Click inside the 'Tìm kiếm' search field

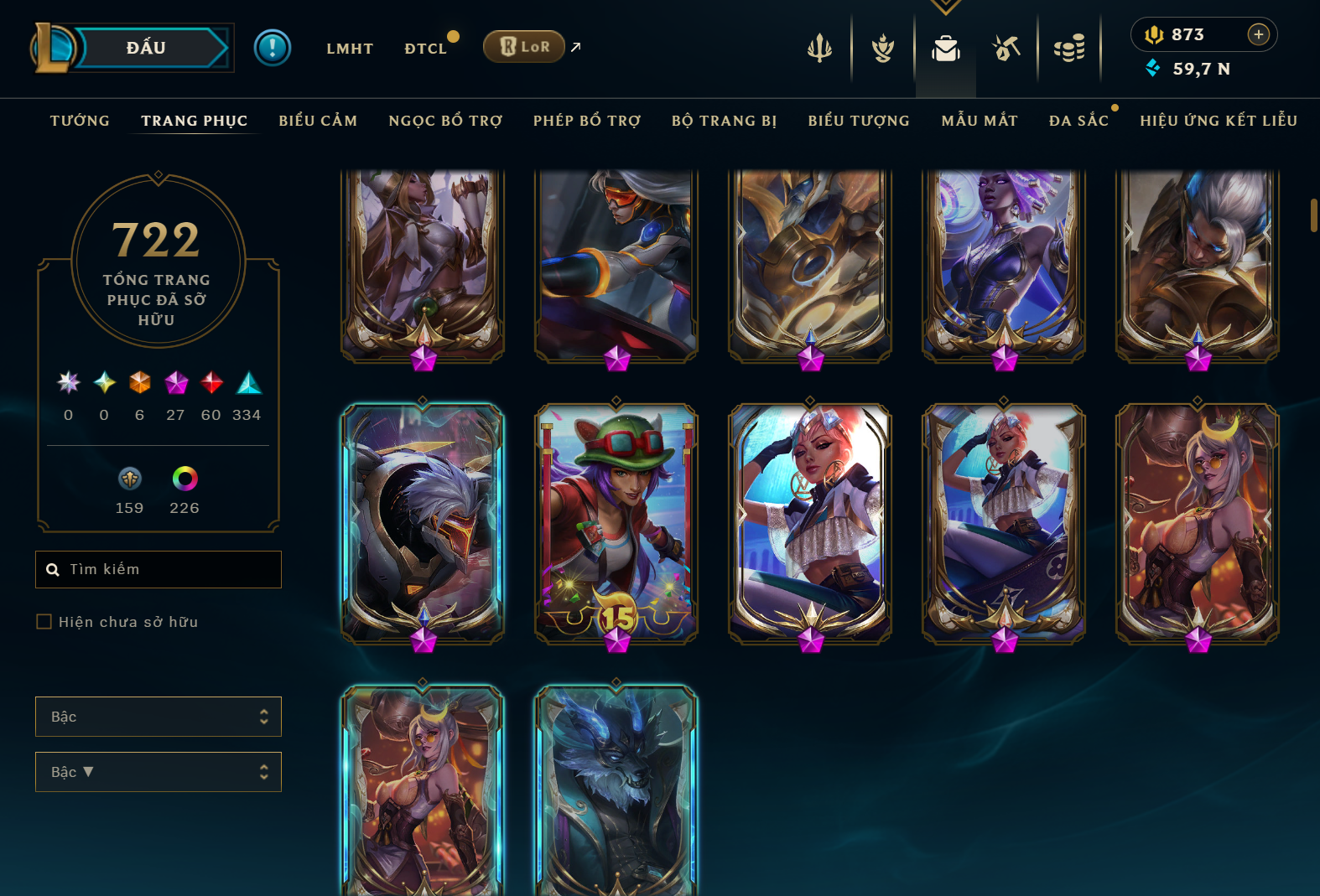click(x=159, y=569)
